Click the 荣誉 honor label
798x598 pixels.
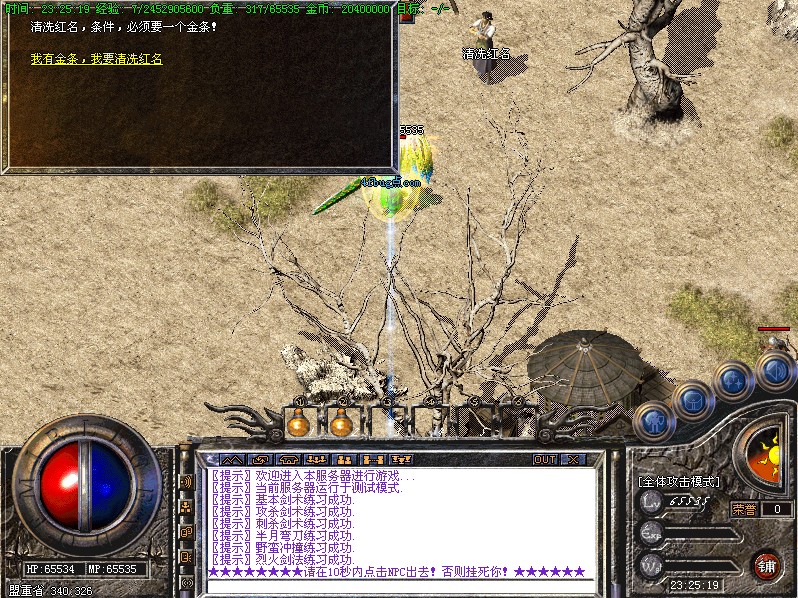pyautogui.click(x=744, y=508)
